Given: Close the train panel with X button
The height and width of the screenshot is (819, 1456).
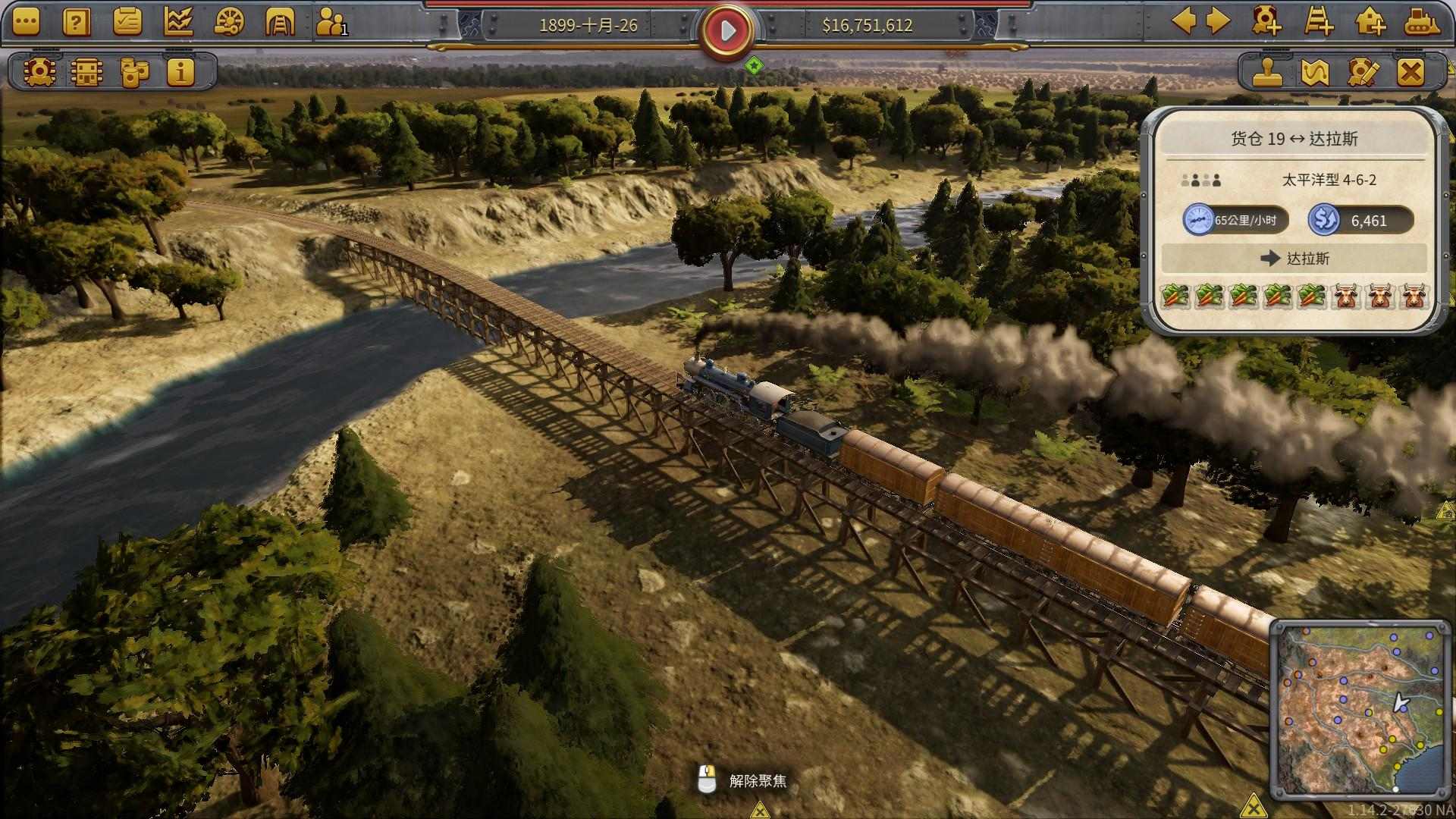Looking at the screenshot, I should [1410, 73].
